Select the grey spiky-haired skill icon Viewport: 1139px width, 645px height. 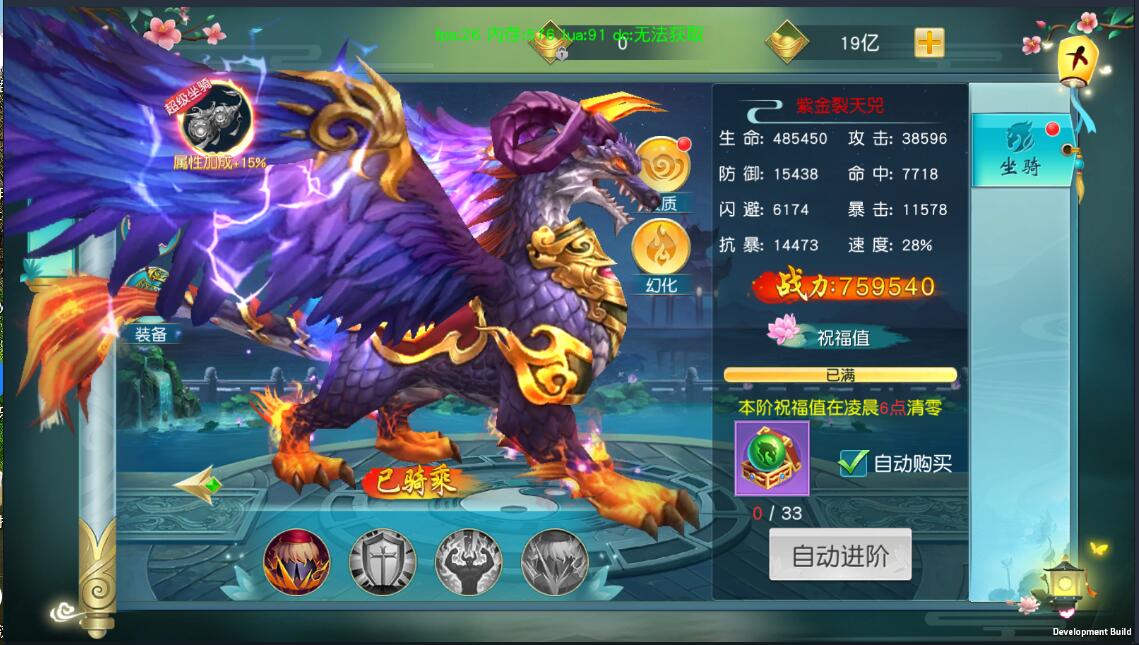pos(555,562)
